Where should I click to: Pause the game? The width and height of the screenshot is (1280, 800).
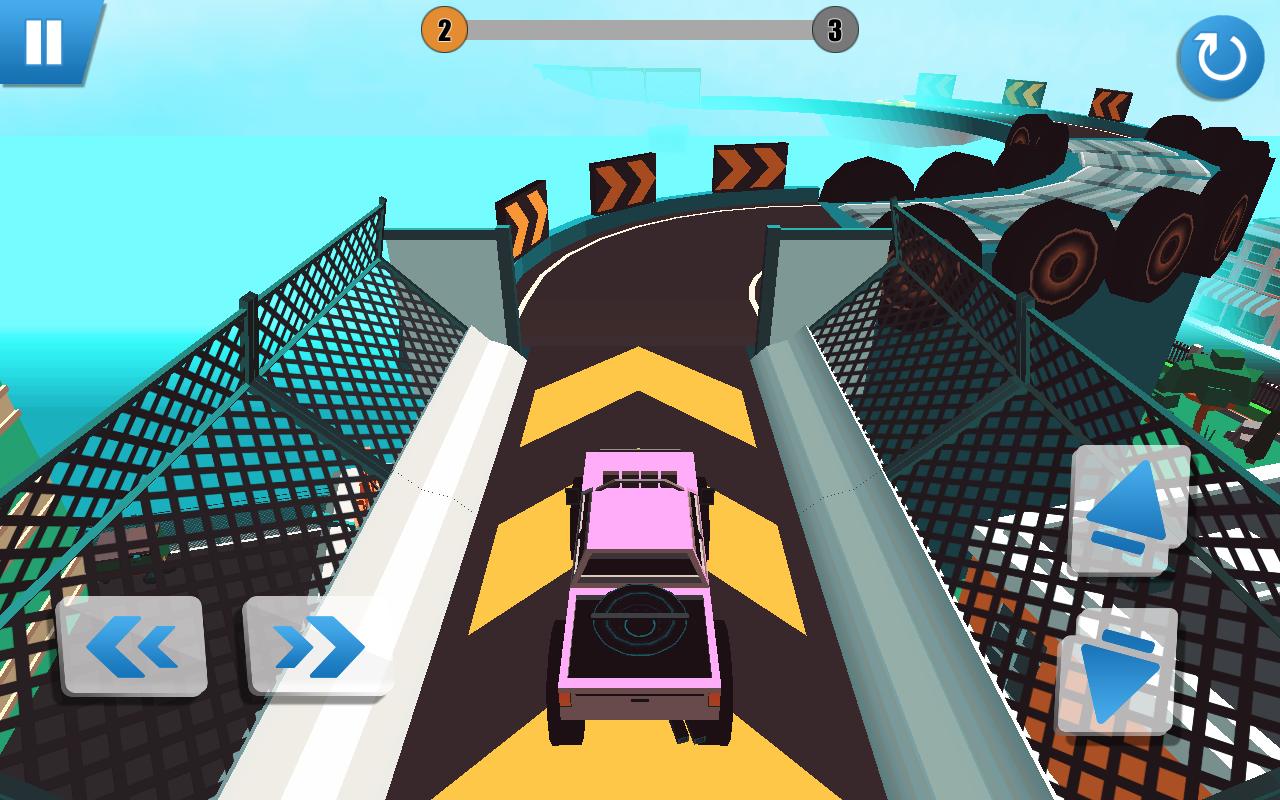tap(43, 41)
